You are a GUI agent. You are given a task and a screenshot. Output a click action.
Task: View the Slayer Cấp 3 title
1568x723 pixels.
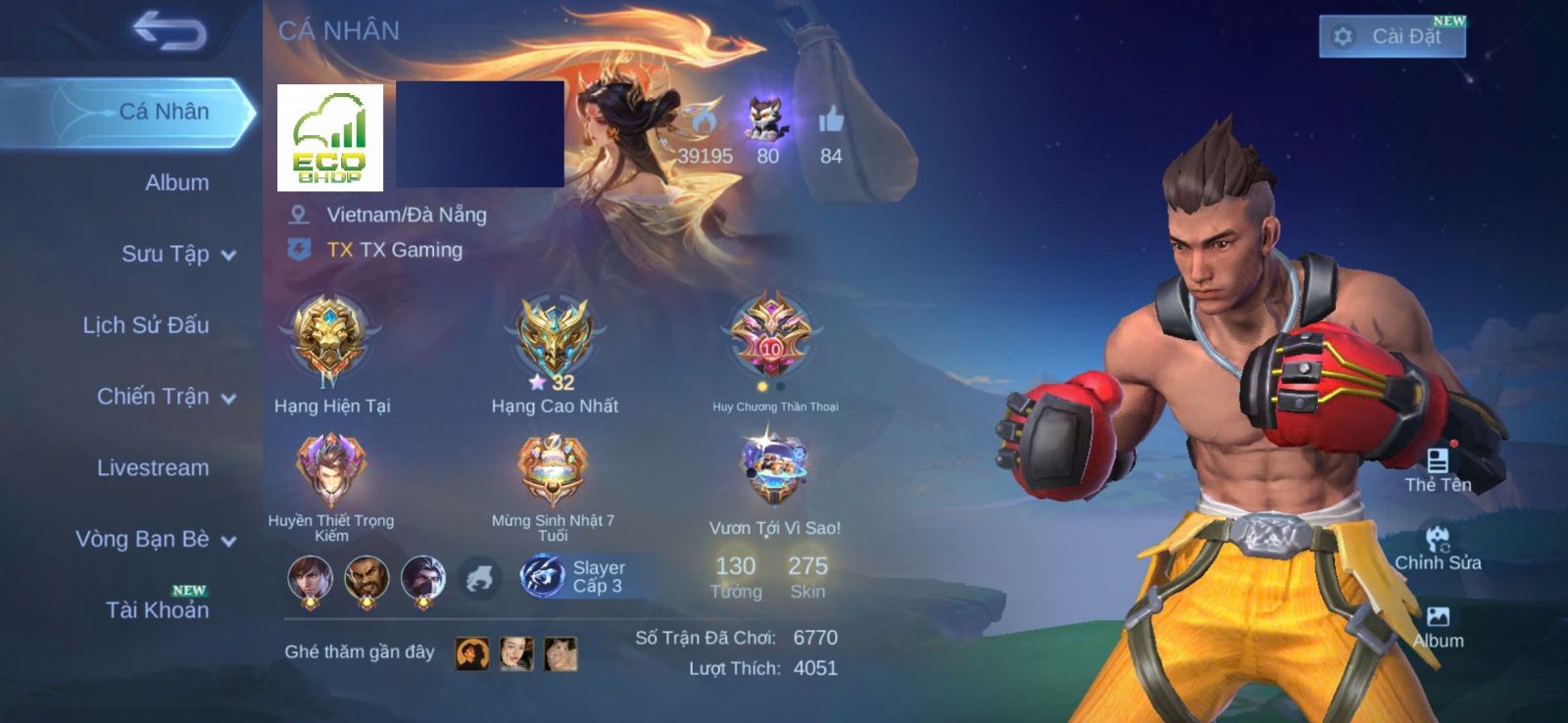pyautogui.click(x=573, y=576)
